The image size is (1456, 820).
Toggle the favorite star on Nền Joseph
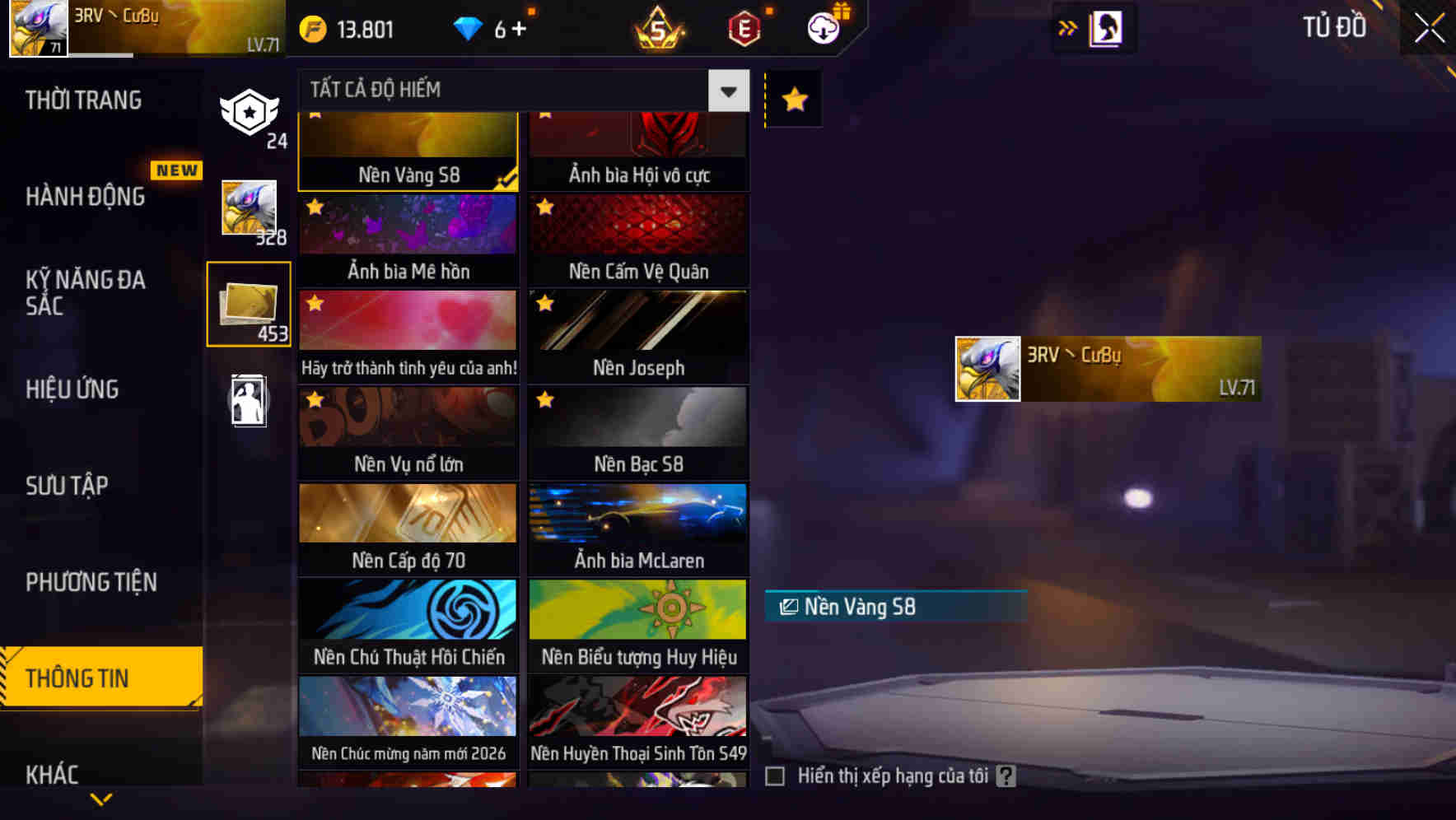point(544,304)
